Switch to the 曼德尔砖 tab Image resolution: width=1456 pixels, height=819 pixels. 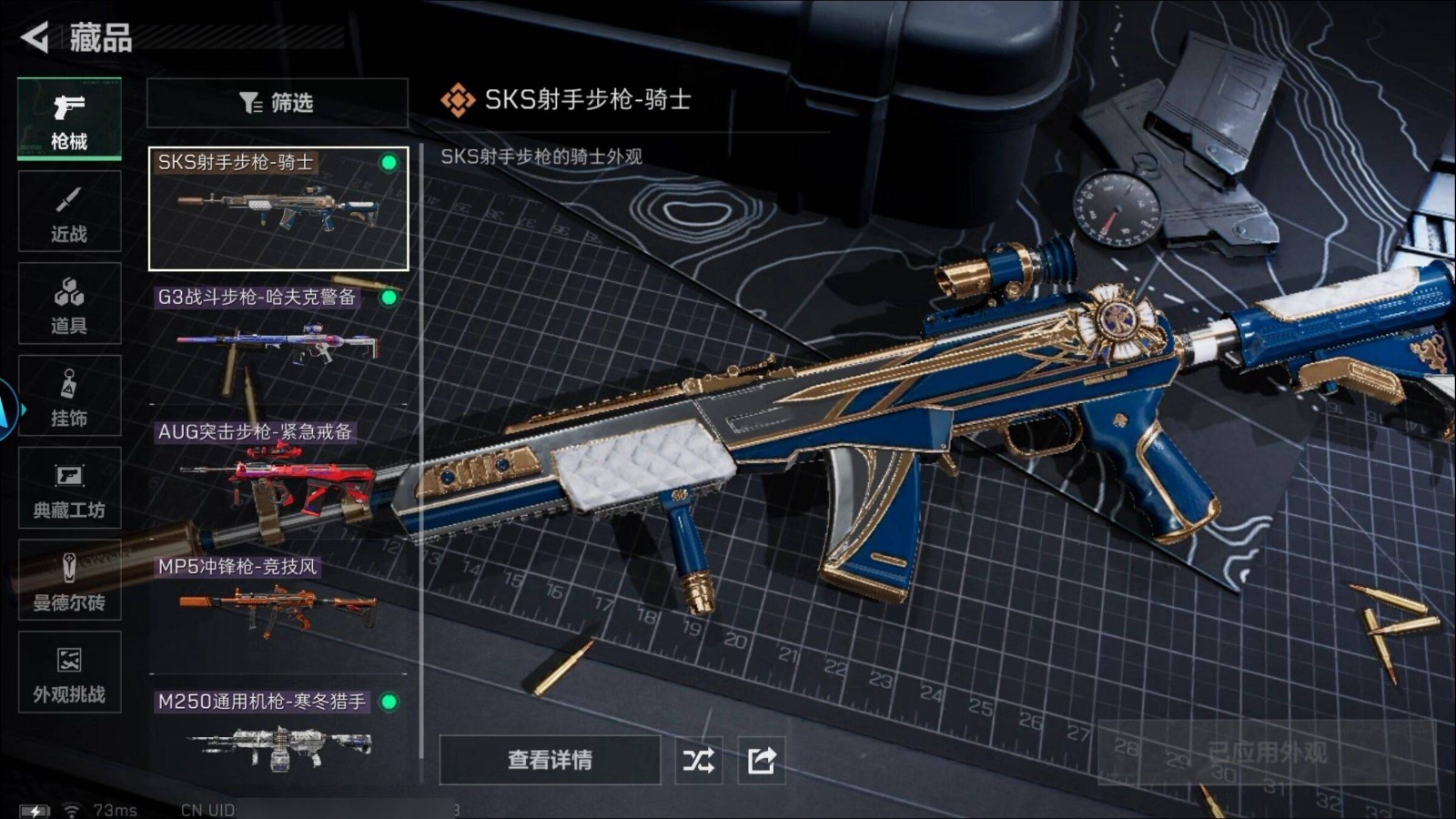click(x=69, y=581)
